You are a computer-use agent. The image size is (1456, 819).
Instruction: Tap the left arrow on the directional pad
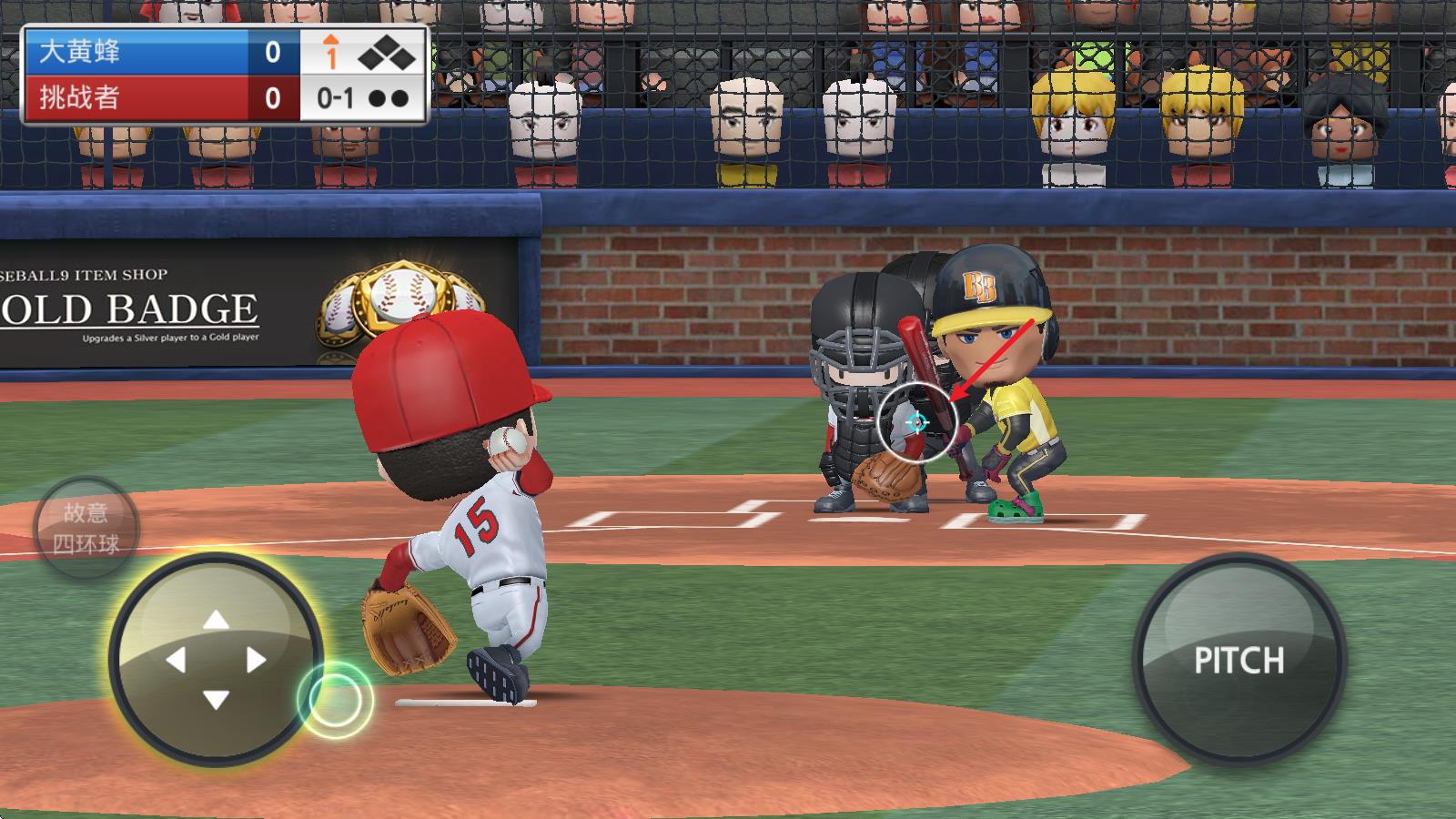[x=176, y=660]
